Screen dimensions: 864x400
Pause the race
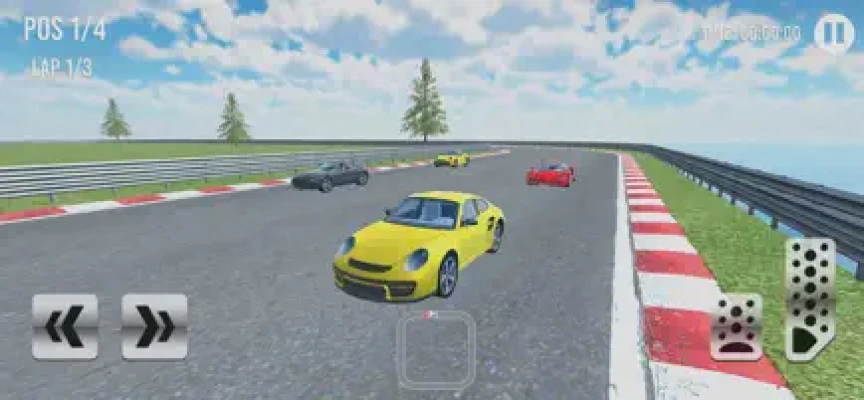point(833,33)
